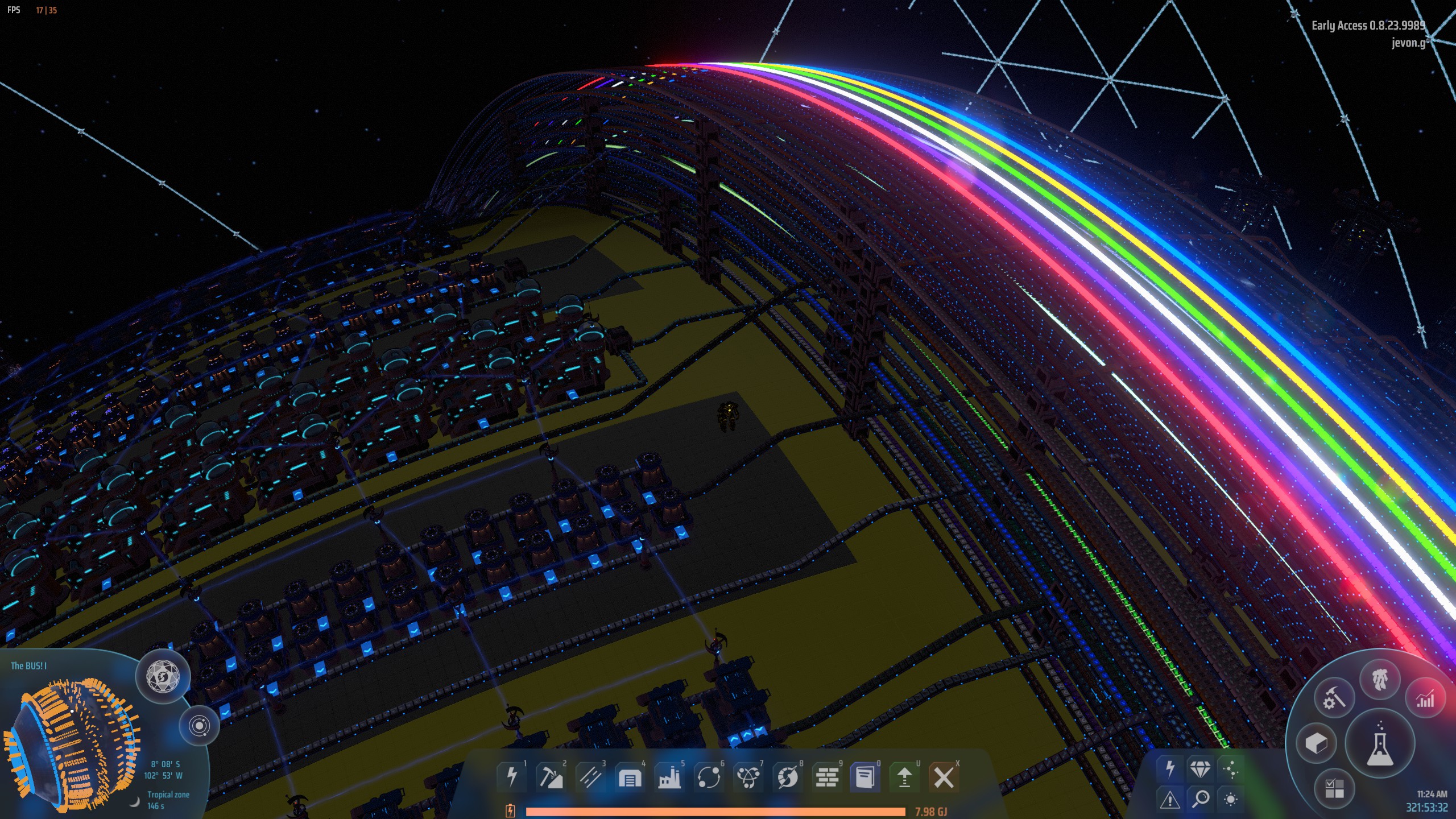Open the storage warehouse build category

630,776
